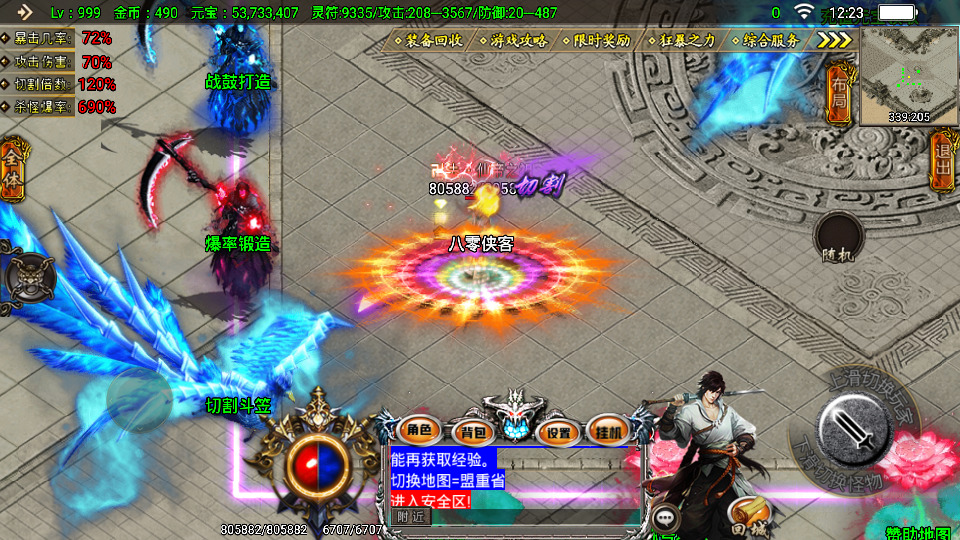Use the 随机 random teleport button
The width and height of the screenshot is (960, 540).
tap(839, 239)
